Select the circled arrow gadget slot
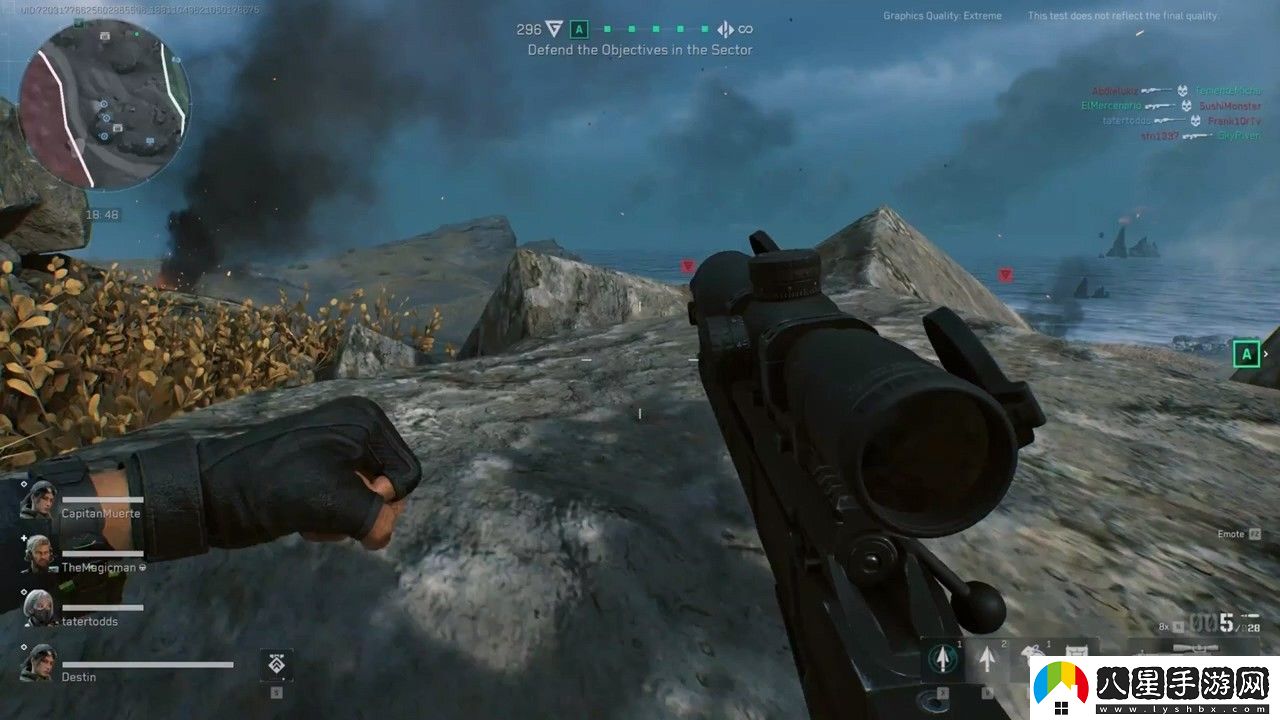The width and height of the screenshot is (1280, 720). point(941,658)
